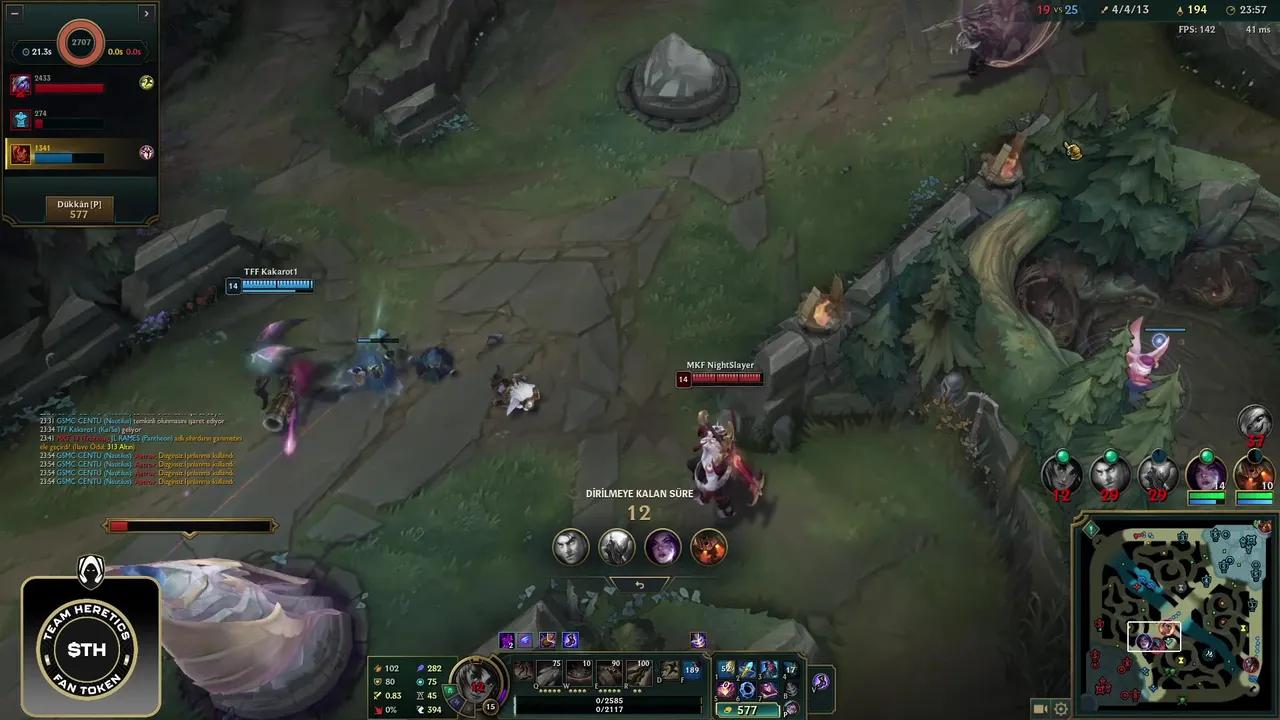Expand the top-left panel via the right chevron

point(146,13)
